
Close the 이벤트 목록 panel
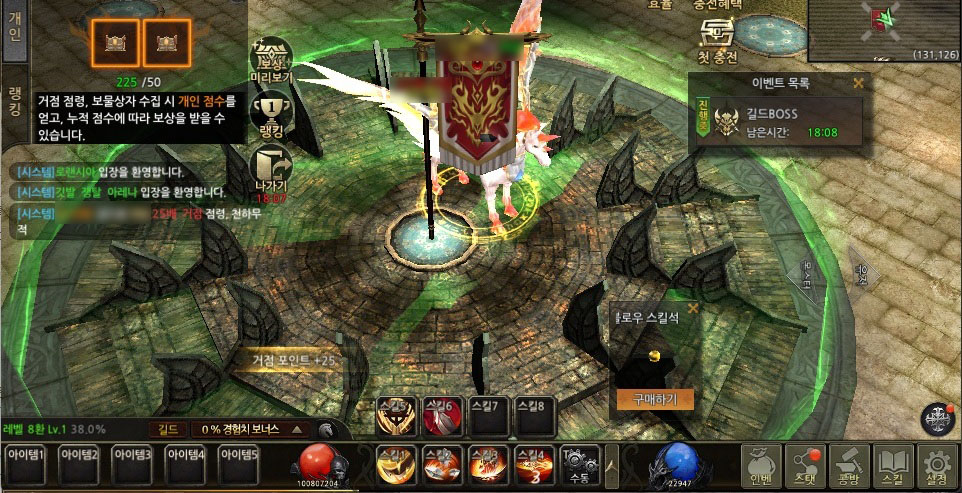pos(858,83)
